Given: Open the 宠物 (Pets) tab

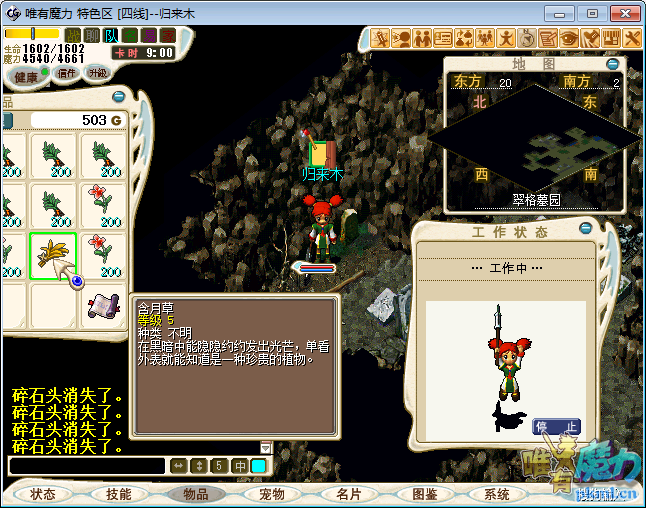Looking at the screenshot, I should (272, 494).
